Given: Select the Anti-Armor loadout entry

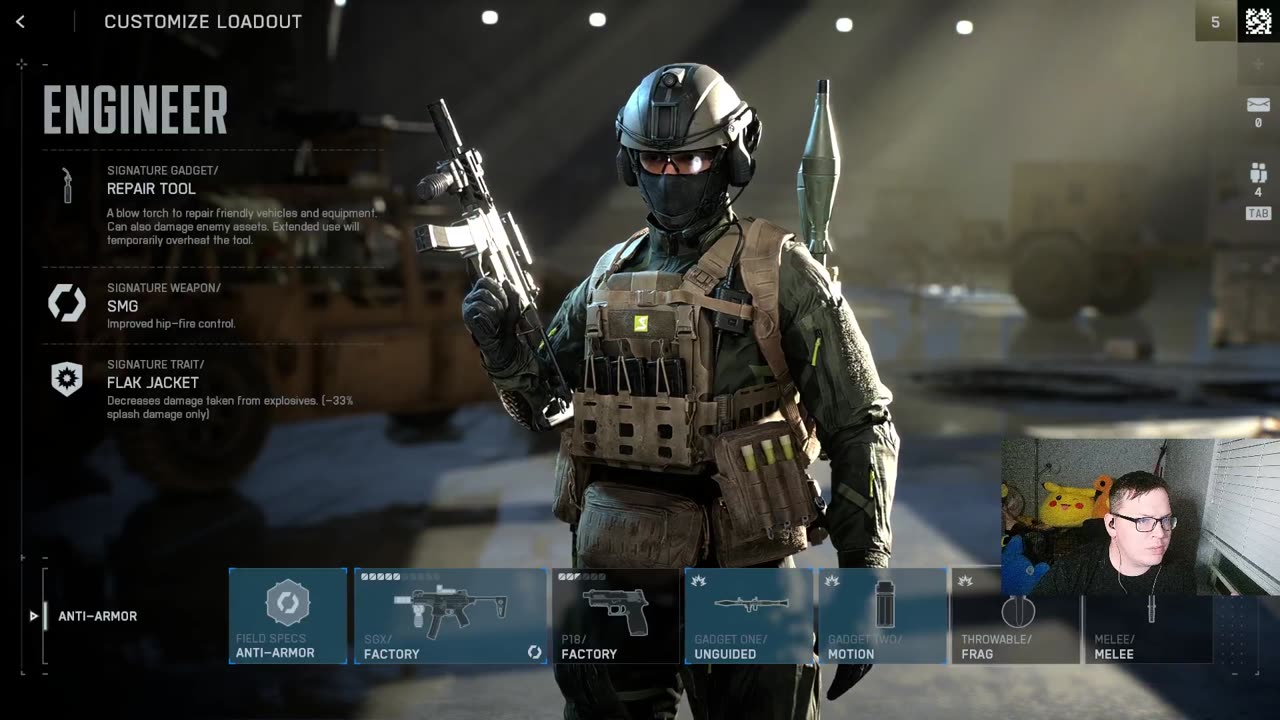Looking at the screenshot, I should [97, 616].
